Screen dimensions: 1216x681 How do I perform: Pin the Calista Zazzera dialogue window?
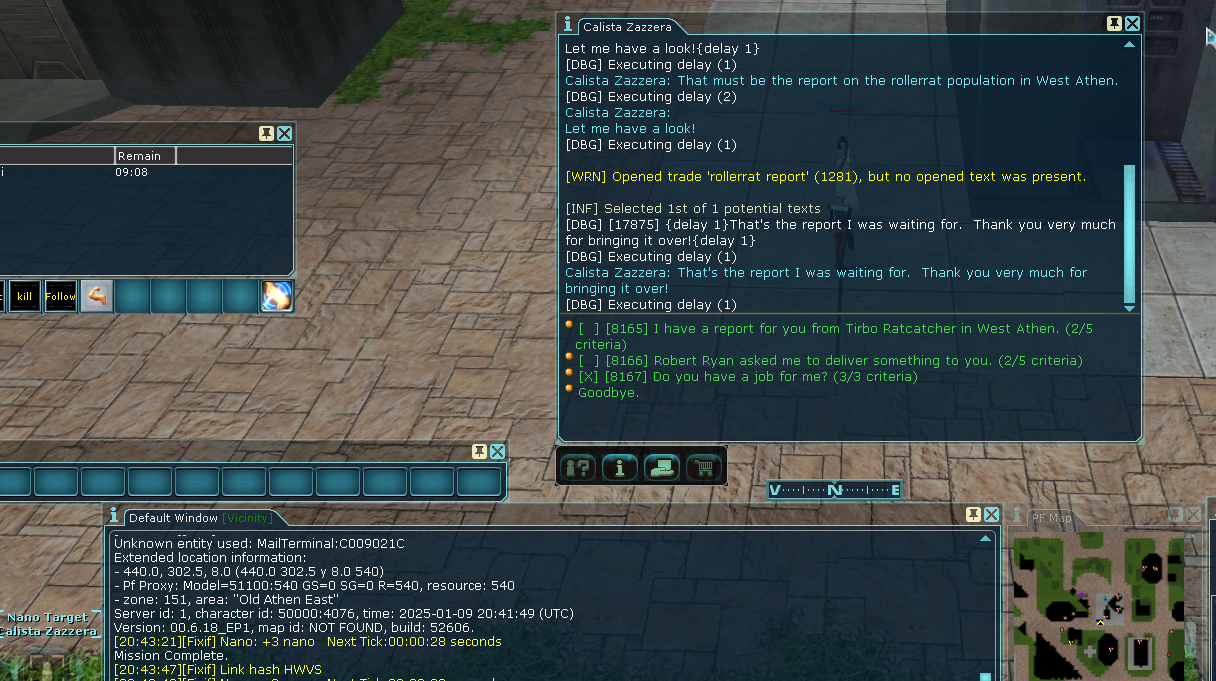[1114, 24]
